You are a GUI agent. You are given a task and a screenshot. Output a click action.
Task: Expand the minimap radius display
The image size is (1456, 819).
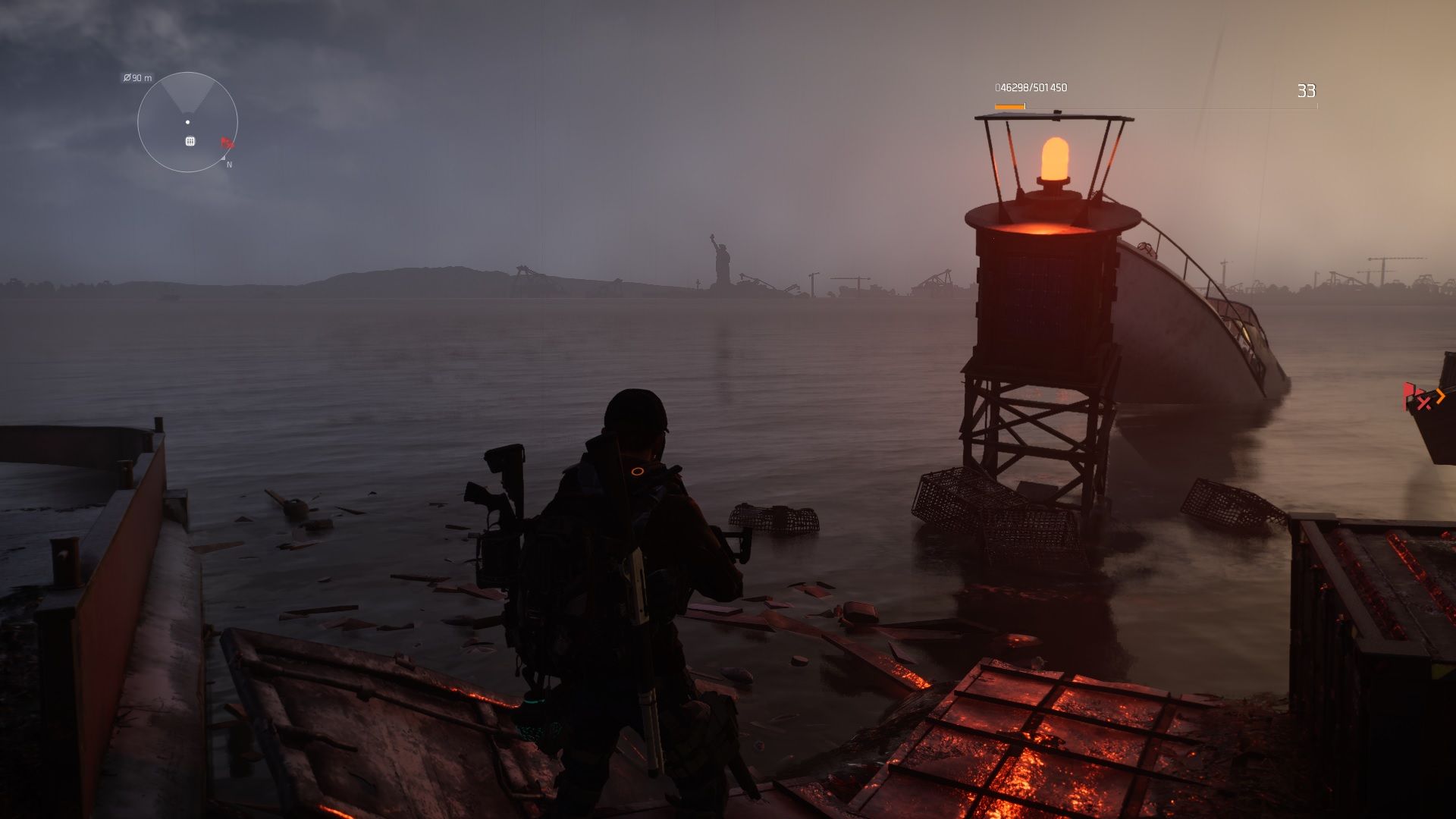(137, 76)
